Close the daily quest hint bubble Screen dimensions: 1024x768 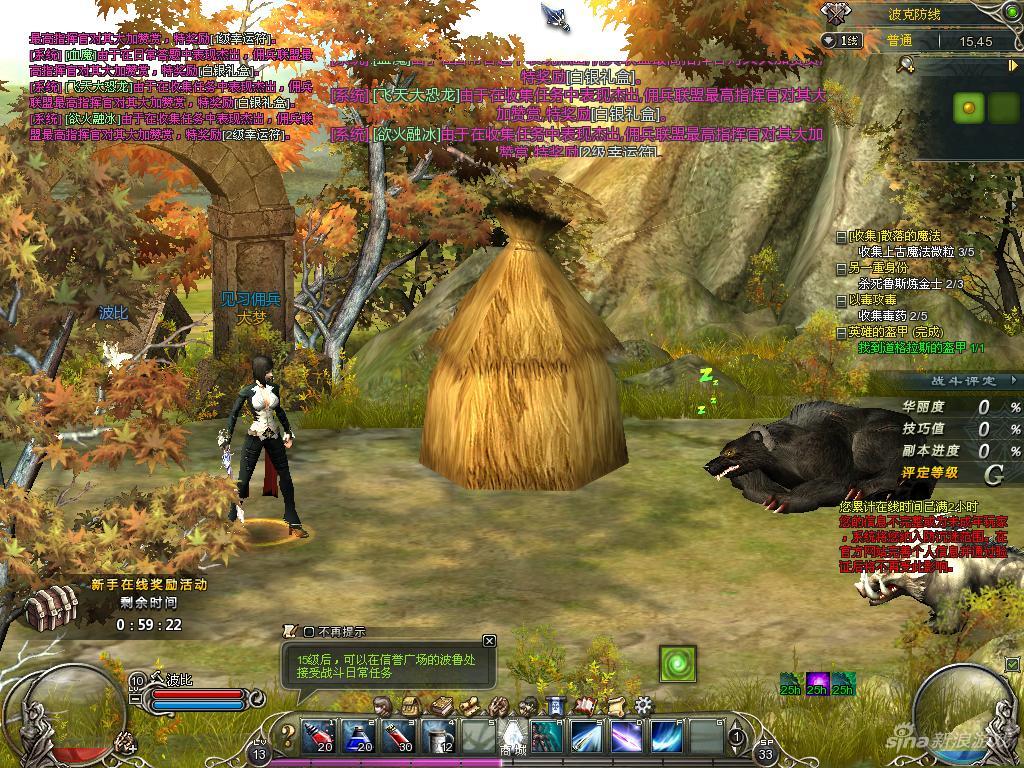[489, 641]
